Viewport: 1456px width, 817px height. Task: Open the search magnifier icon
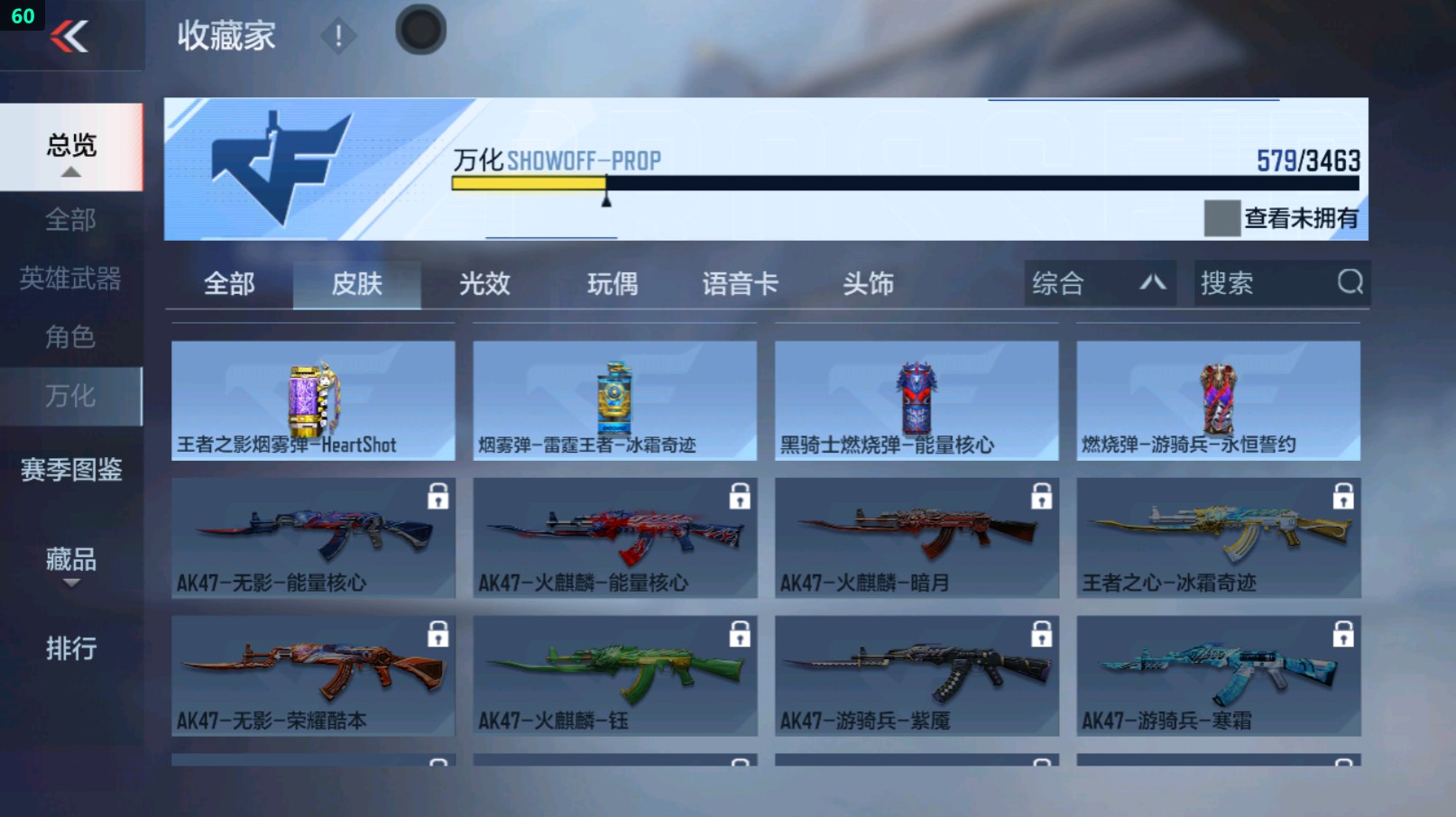point(1350,283)
